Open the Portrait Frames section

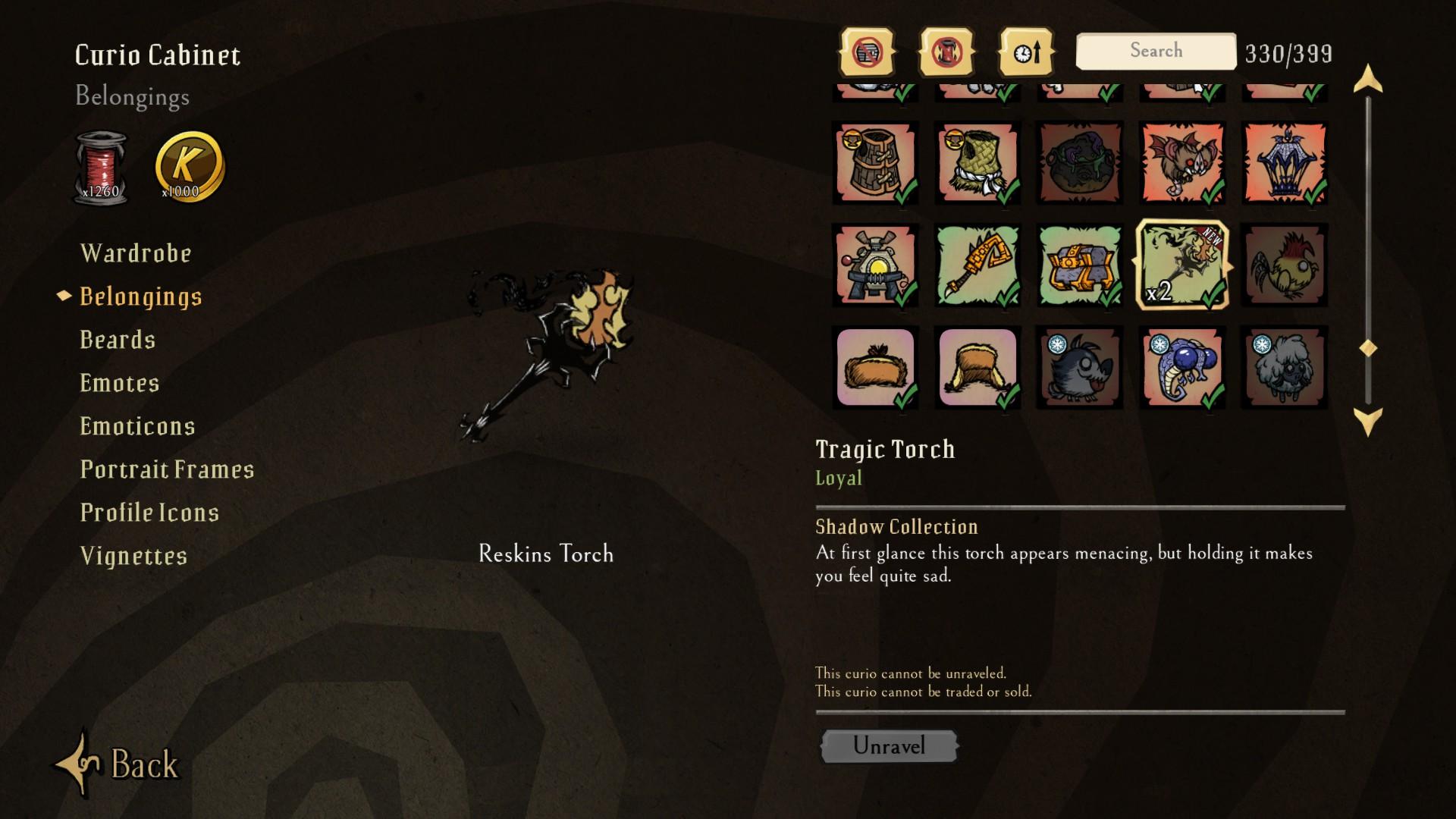pos(167,469)
